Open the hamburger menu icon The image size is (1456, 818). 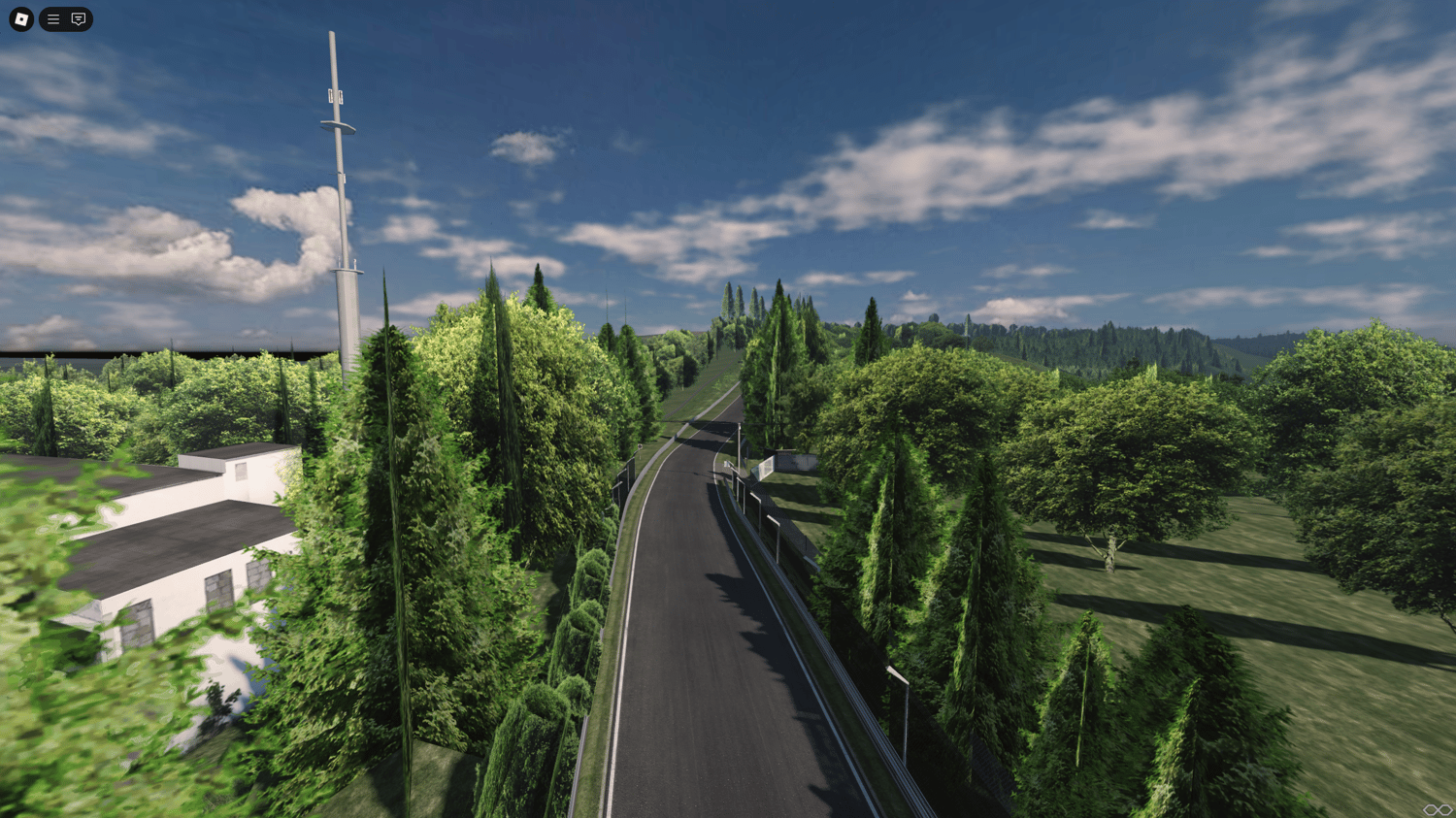(53, 19)
